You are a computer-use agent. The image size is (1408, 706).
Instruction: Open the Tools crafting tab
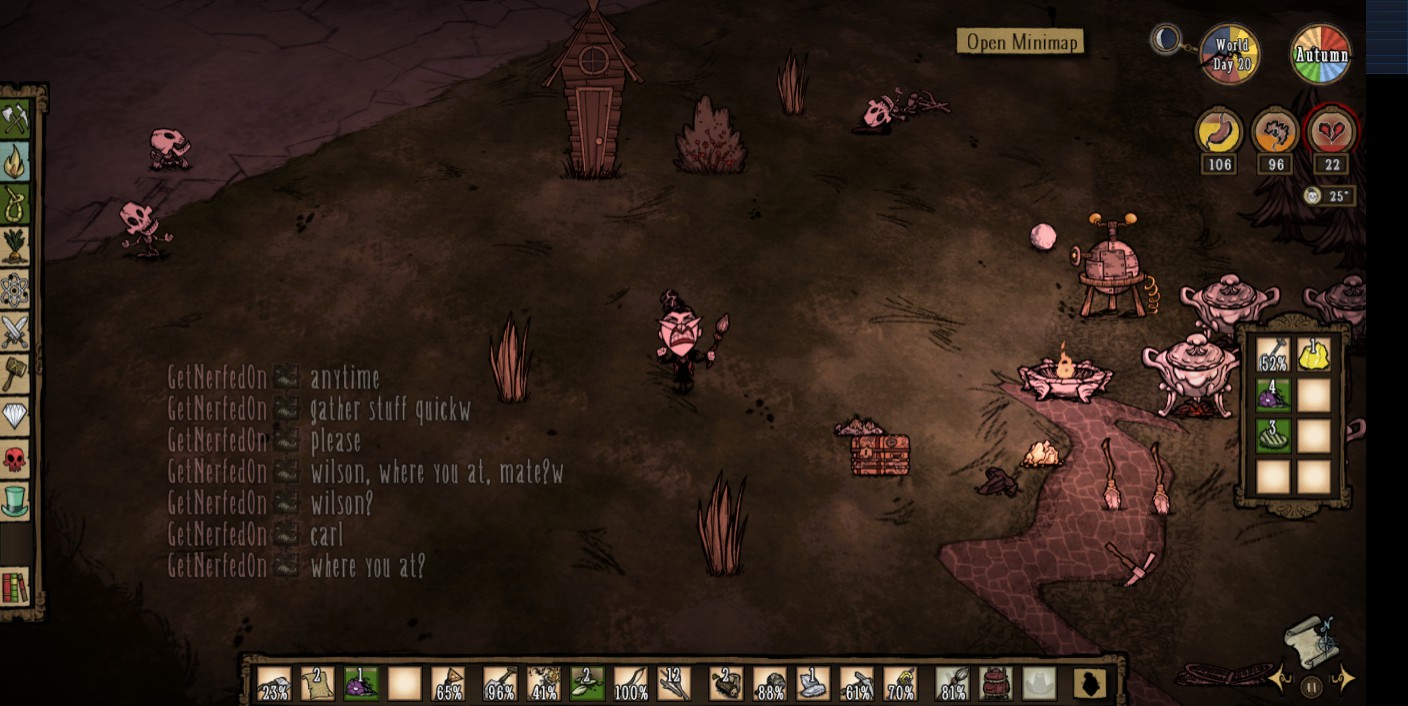coord(15,119)
